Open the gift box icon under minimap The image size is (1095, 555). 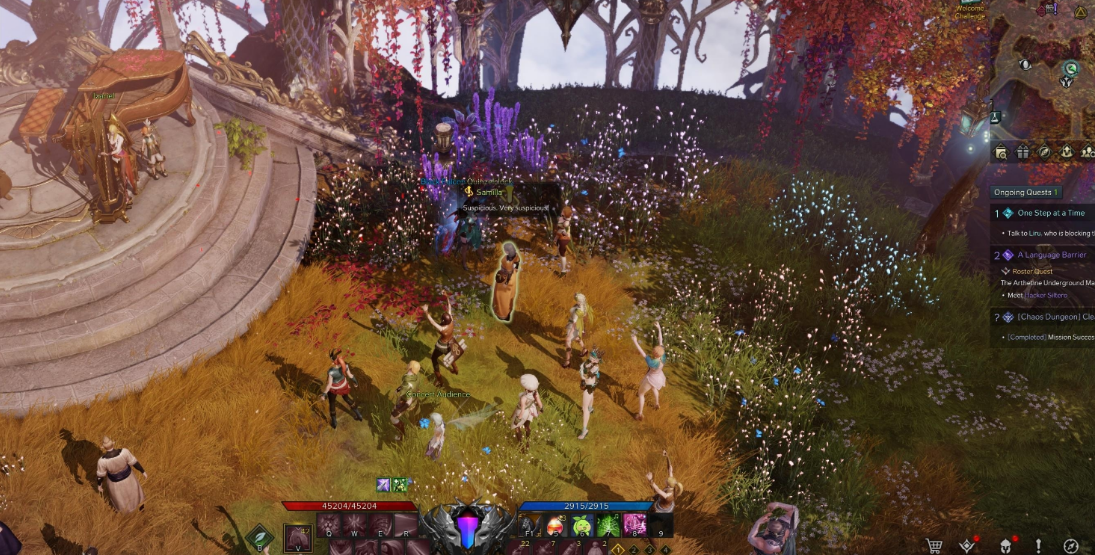1022,152
